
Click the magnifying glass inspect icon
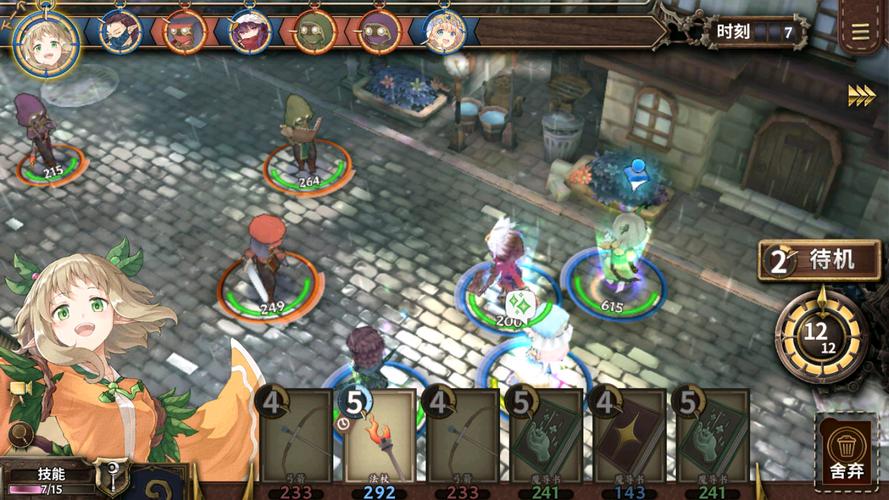click(x=17, y=434)
